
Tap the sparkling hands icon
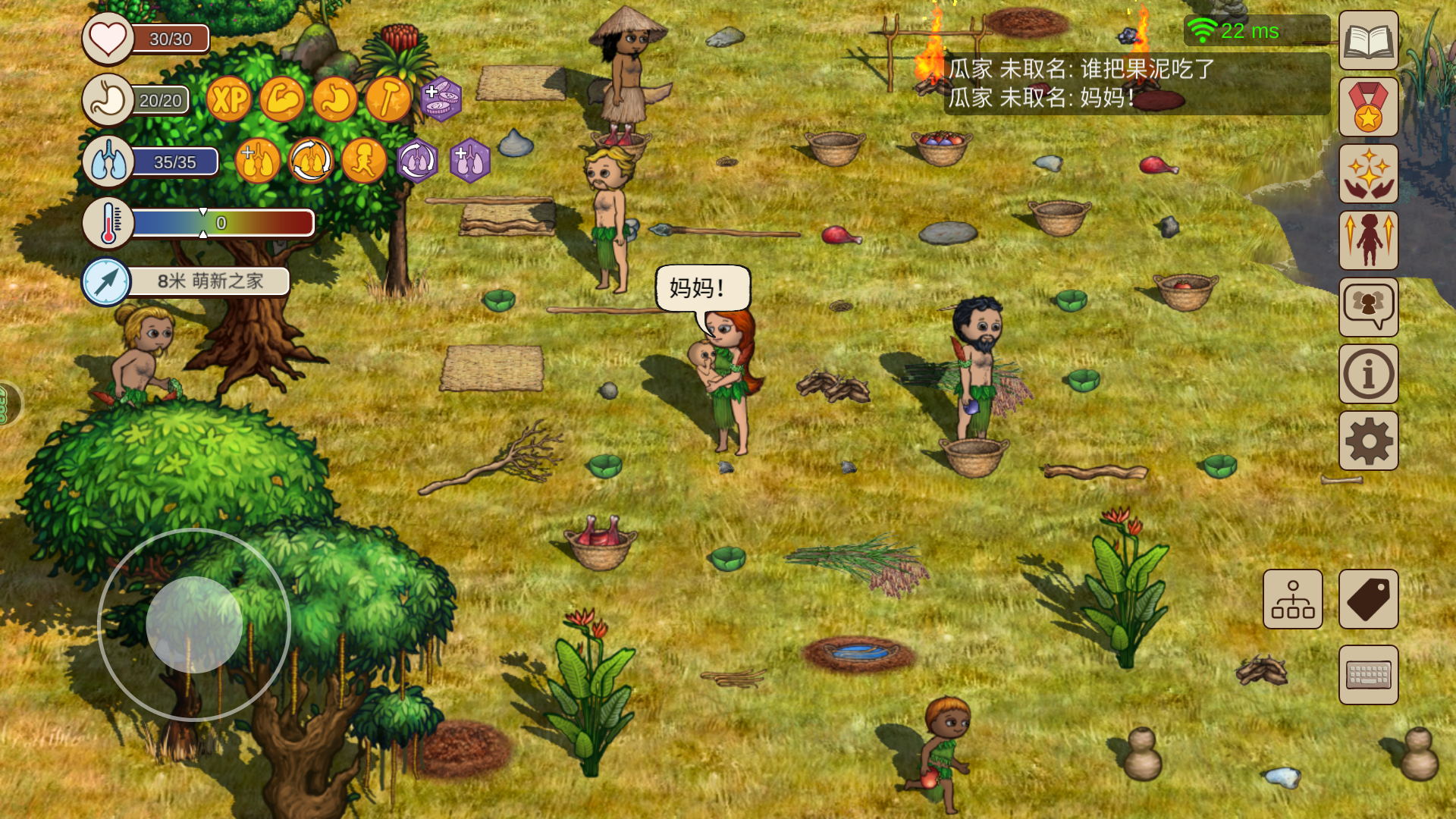1368,174
